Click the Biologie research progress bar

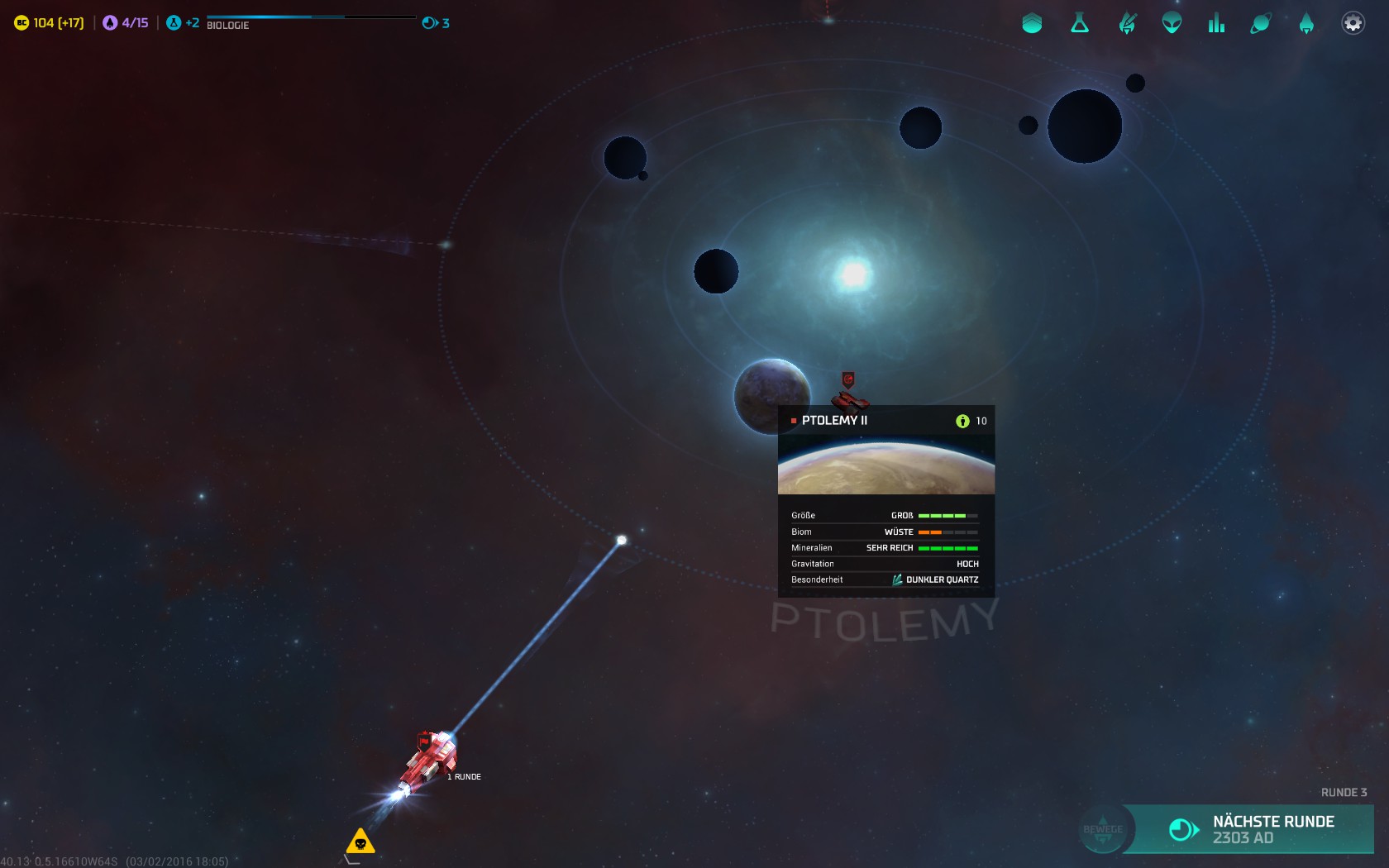pos(311,17)
